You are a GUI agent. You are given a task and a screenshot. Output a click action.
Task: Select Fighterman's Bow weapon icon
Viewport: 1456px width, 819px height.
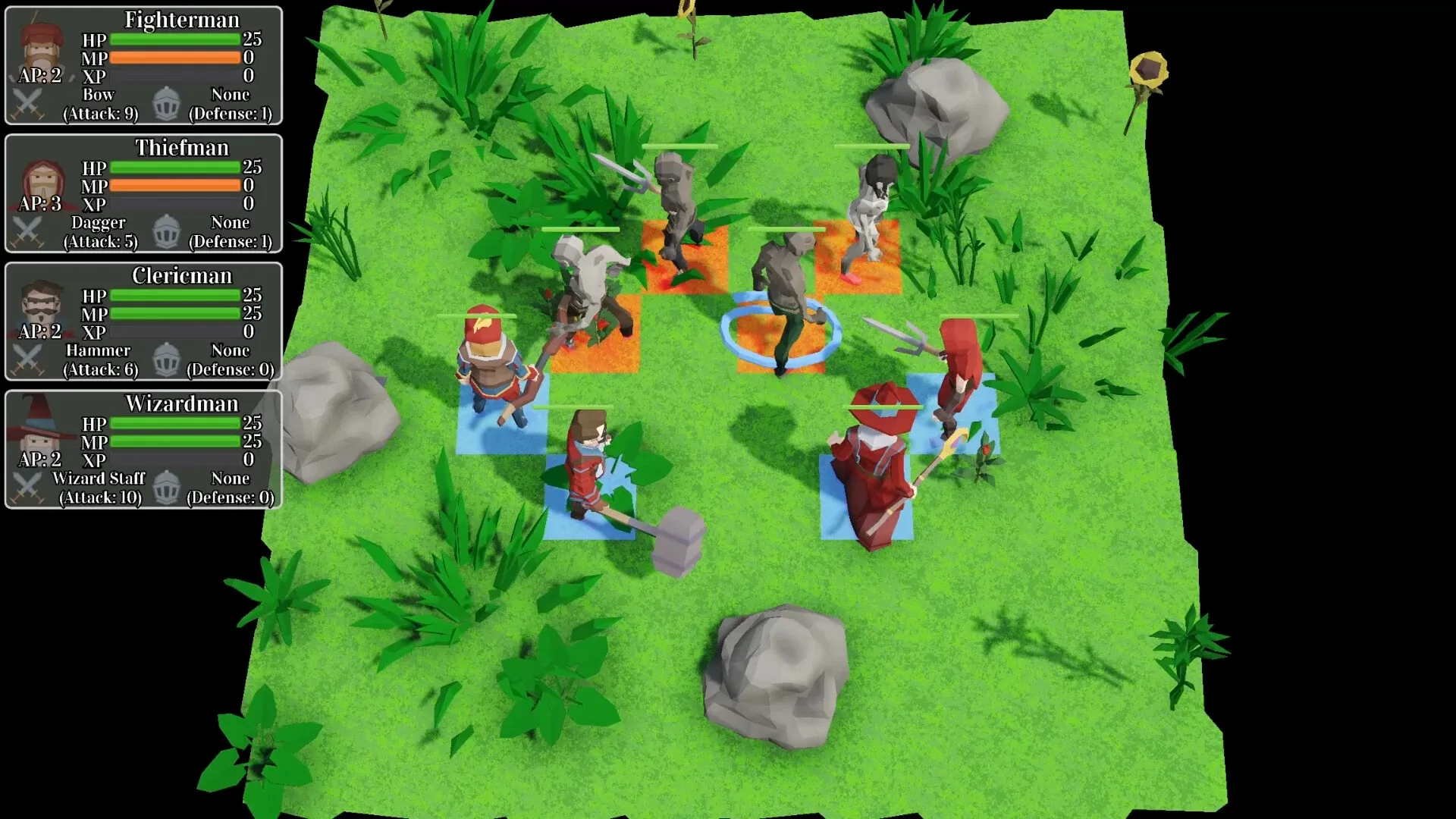pos(28,104)
